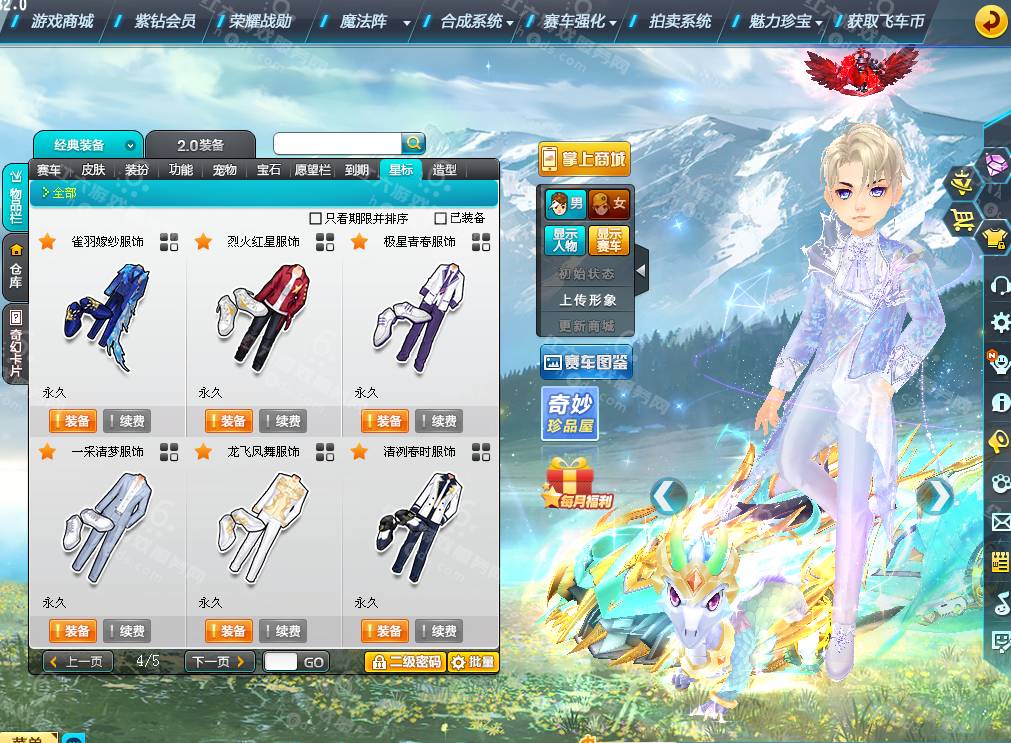Toggle 只看期限并排序 checkbox
Screen dimensions: 1011x743
pos(316,218)
